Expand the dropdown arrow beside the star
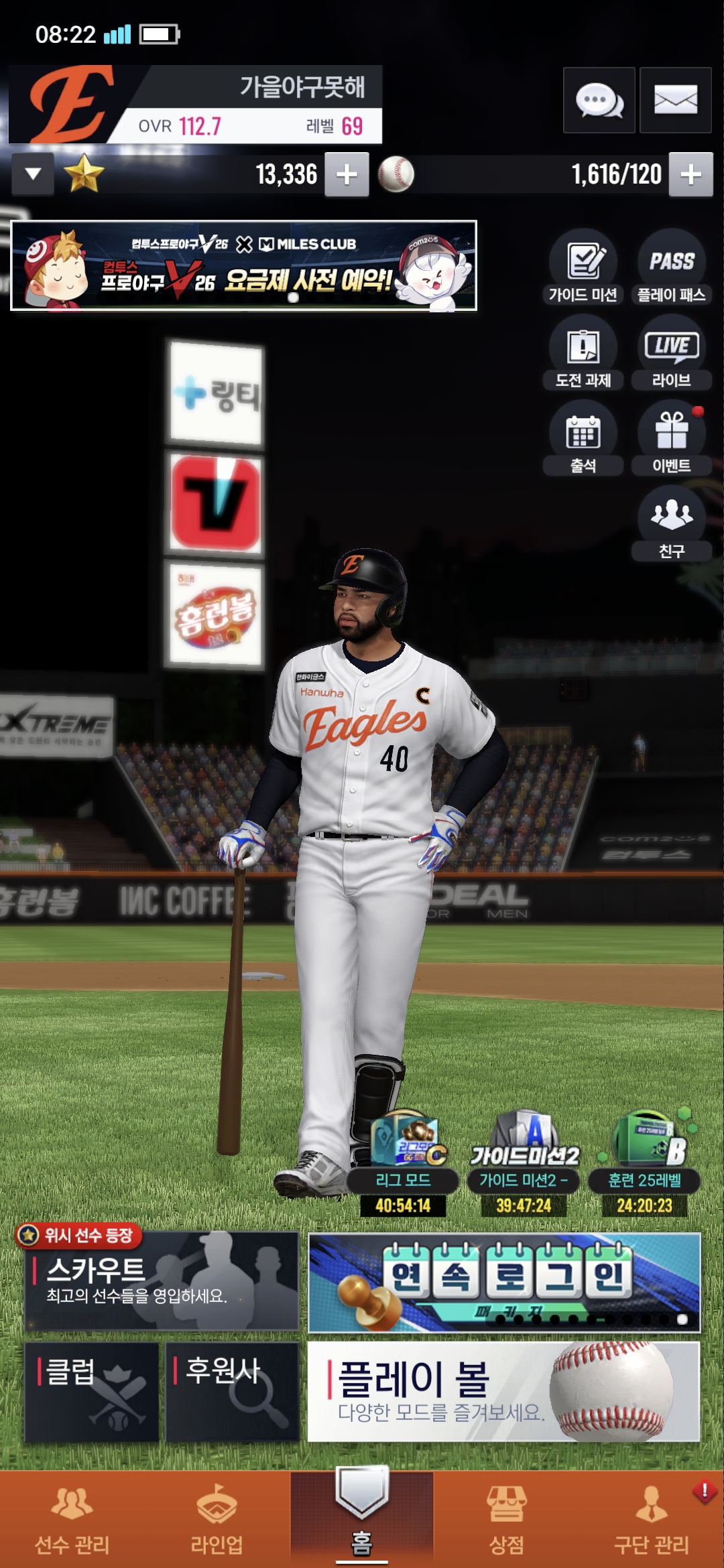The height and width of the screenshot is (1568, 724). click(x=33, y=174)
